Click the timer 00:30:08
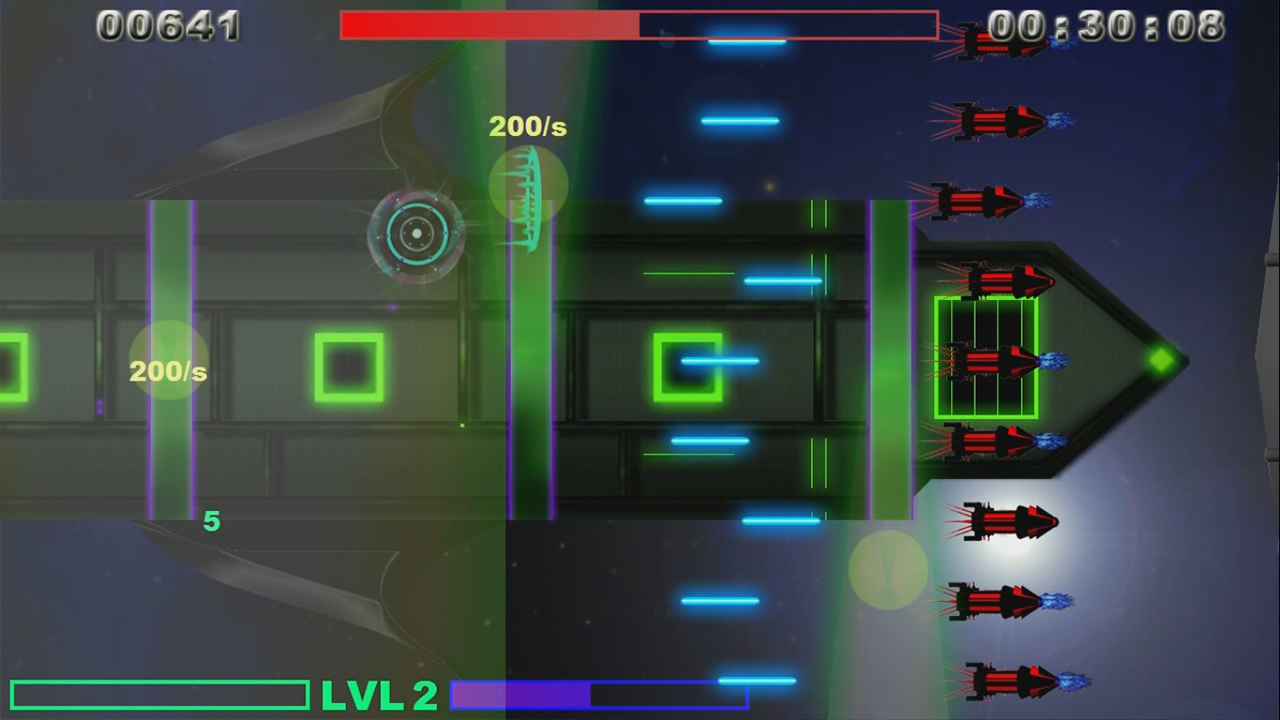Screen dimensions: 1280x720 tap(1108, 26)
